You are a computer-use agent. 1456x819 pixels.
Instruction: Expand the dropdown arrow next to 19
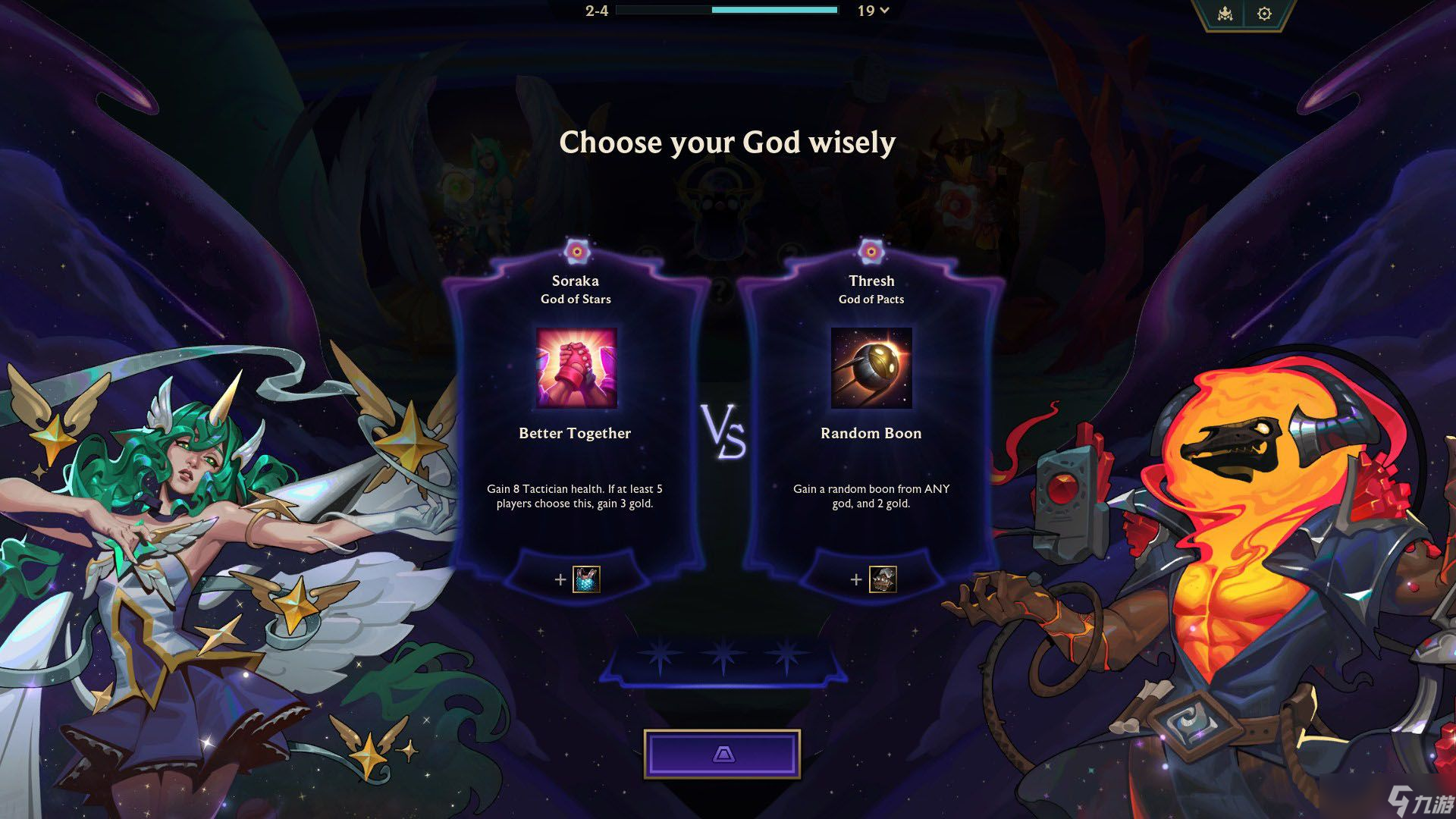[884, 11]
